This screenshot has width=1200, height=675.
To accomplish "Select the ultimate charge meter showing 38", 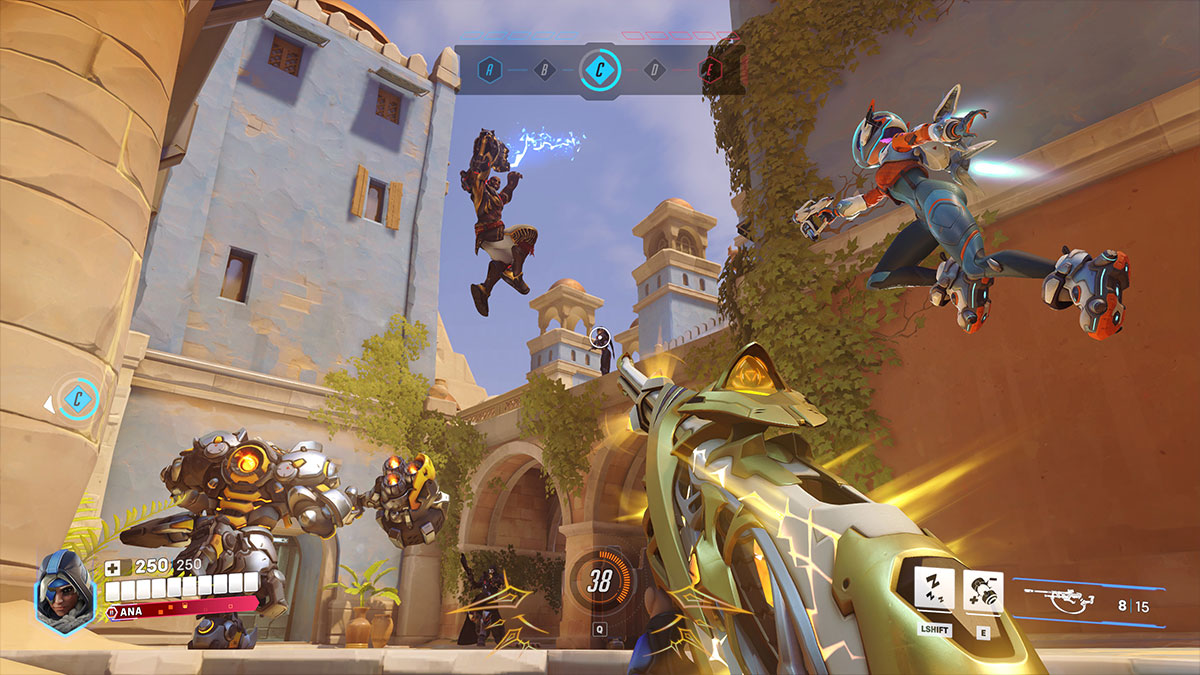I will tap(600, 582).
